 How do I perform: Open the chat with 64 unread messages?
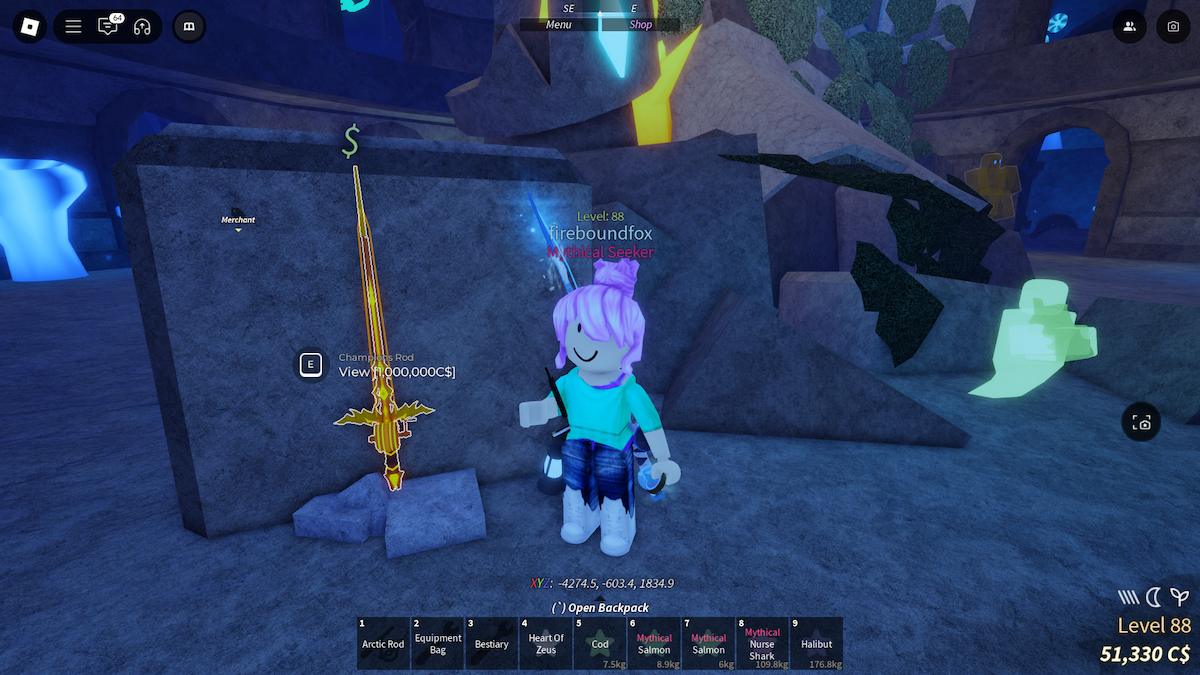107,27
